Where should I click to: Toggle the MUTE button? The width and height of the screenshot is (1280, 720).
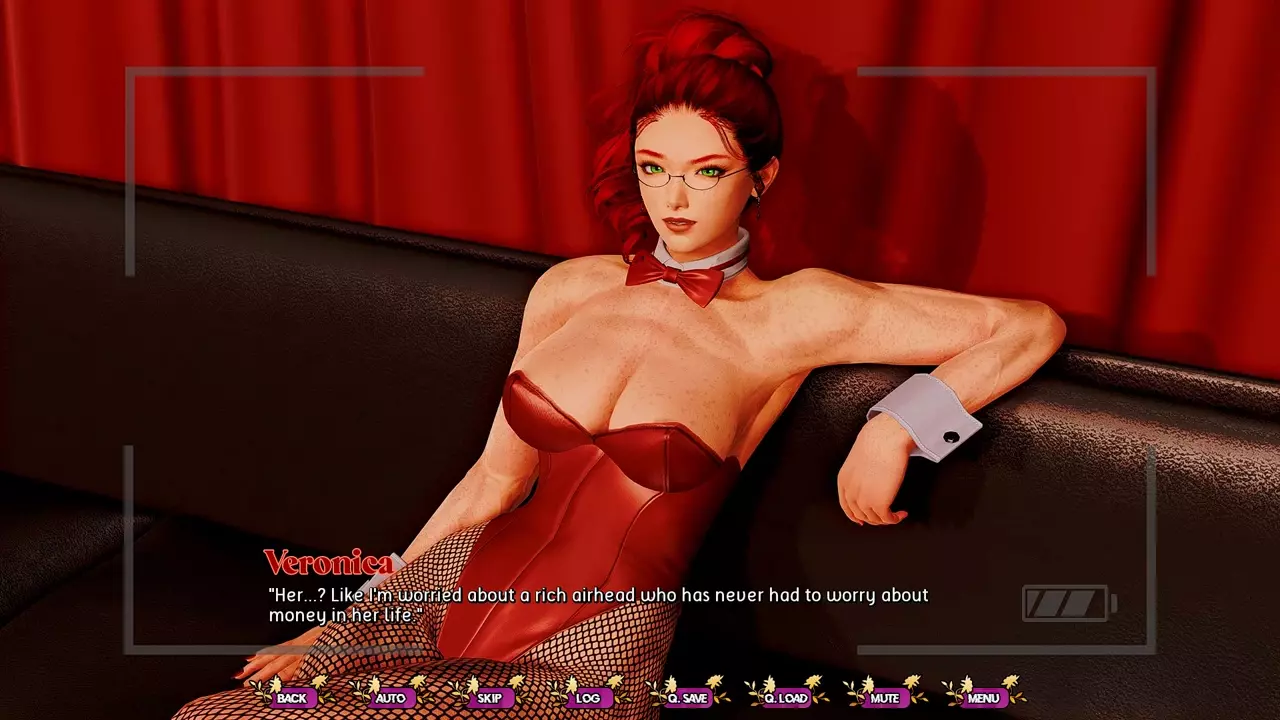point(884,697)
